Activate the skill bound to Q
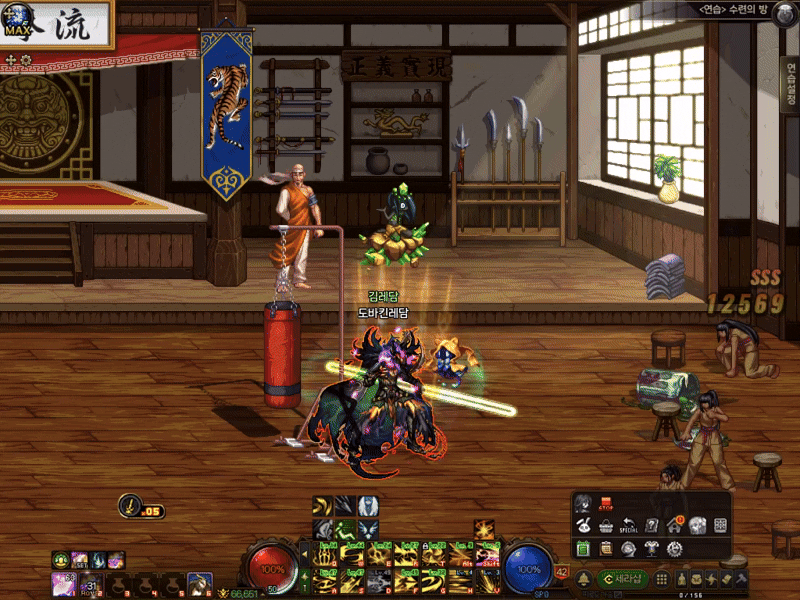The image size is (800, 600). point(324,555)
